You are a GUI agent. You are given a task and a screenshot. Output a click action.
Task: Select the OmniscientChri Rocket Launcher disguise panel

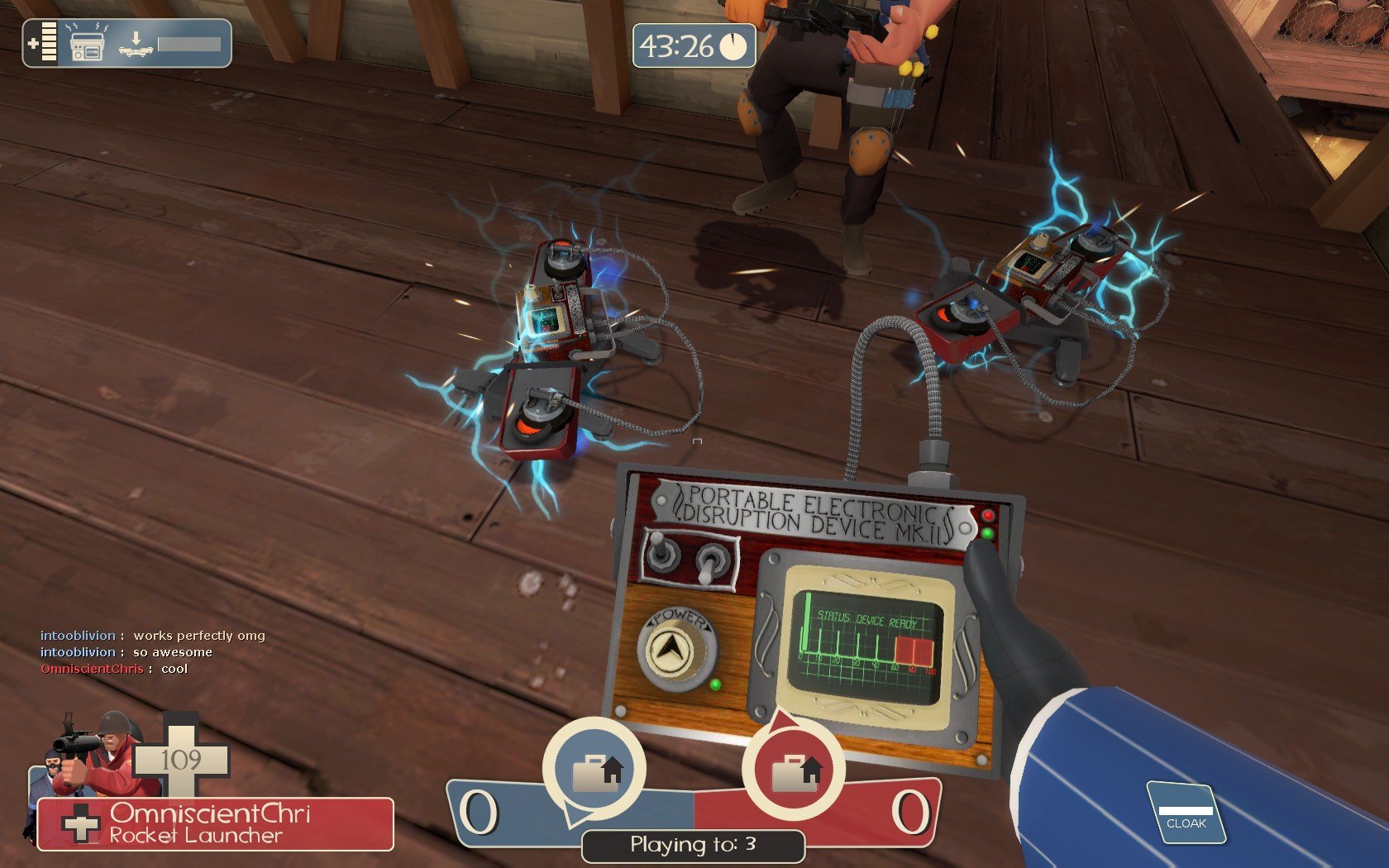pos(215,824)
